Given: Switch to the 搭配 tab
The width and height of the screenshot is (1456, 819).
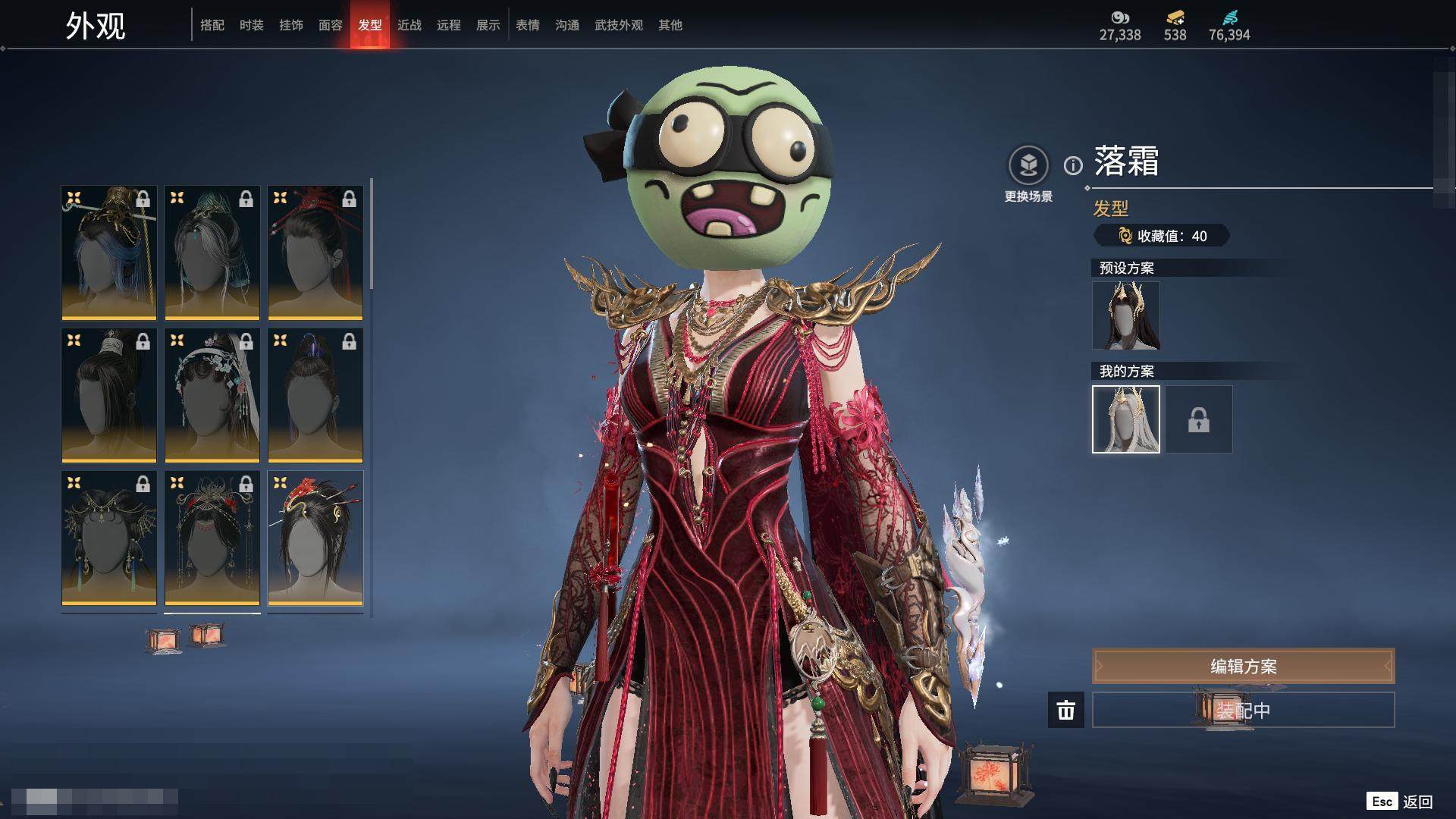Looking at the screenshot, I should (212, 25).
